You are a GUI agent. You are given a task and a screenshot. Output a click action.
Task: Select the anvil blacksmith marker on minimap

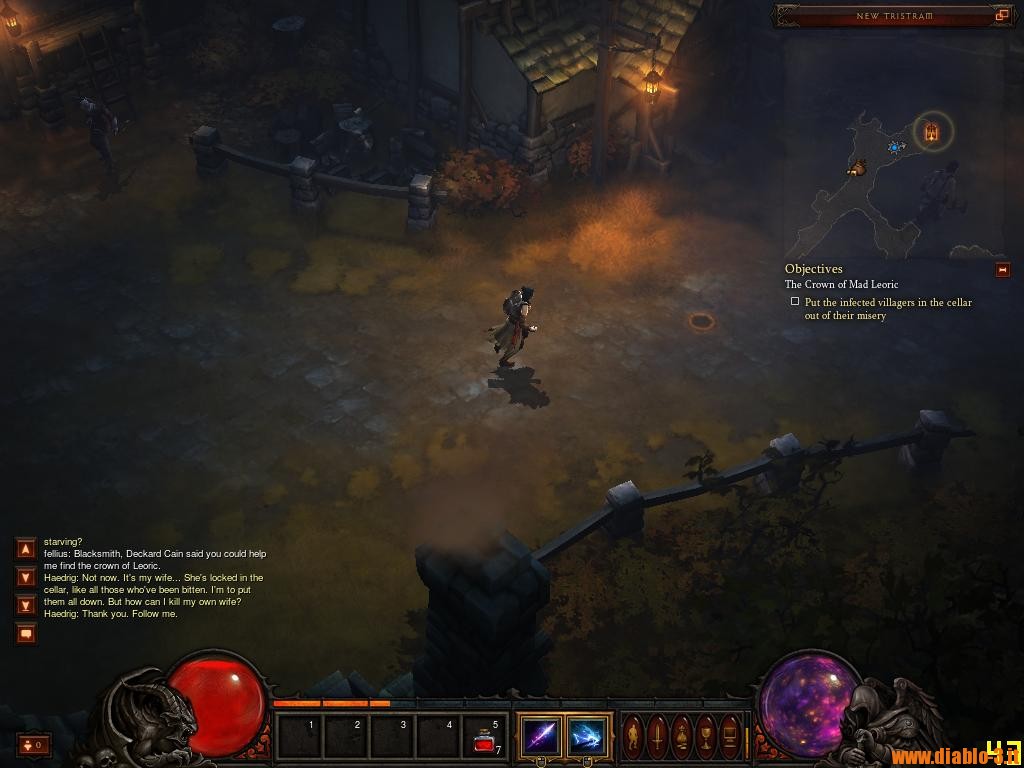point(857,168)
